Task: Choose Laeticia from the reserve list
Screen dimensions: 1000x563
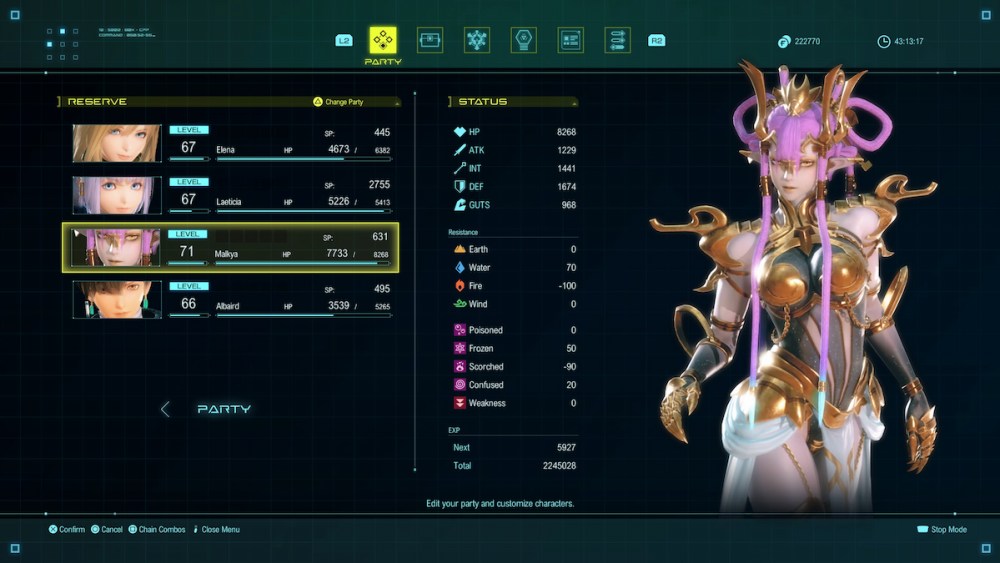Action: point(231,195)
